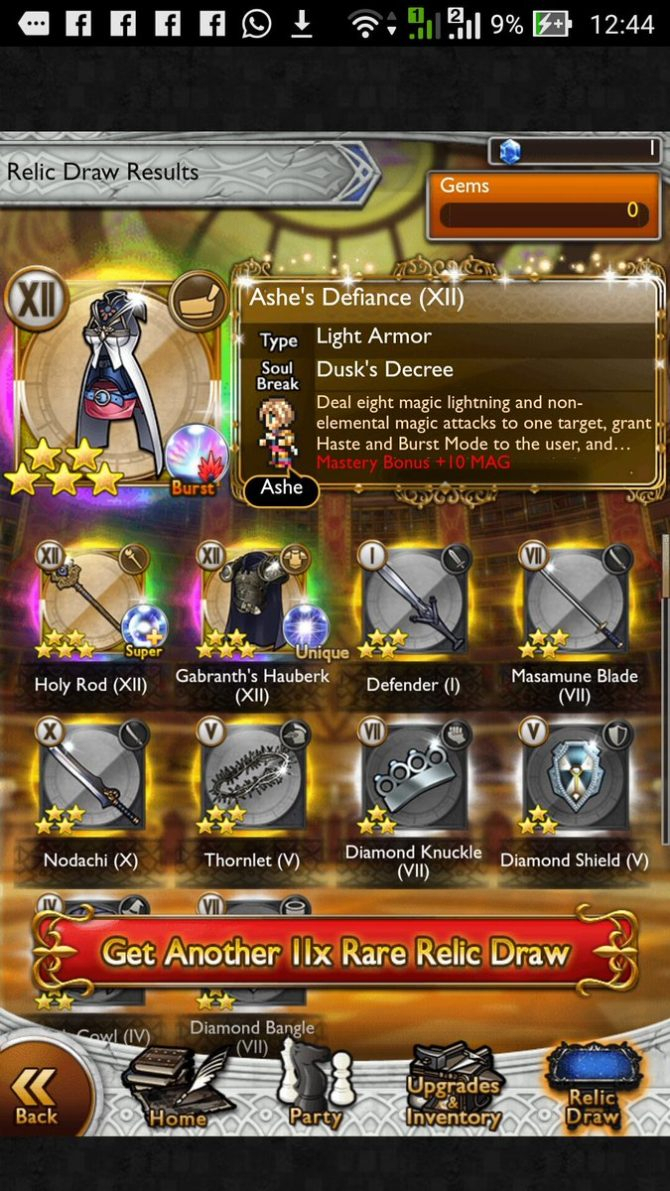670x1191 pixels.
Task: Select the Diamond Shield (V) relic
Action: coord(575,777)
